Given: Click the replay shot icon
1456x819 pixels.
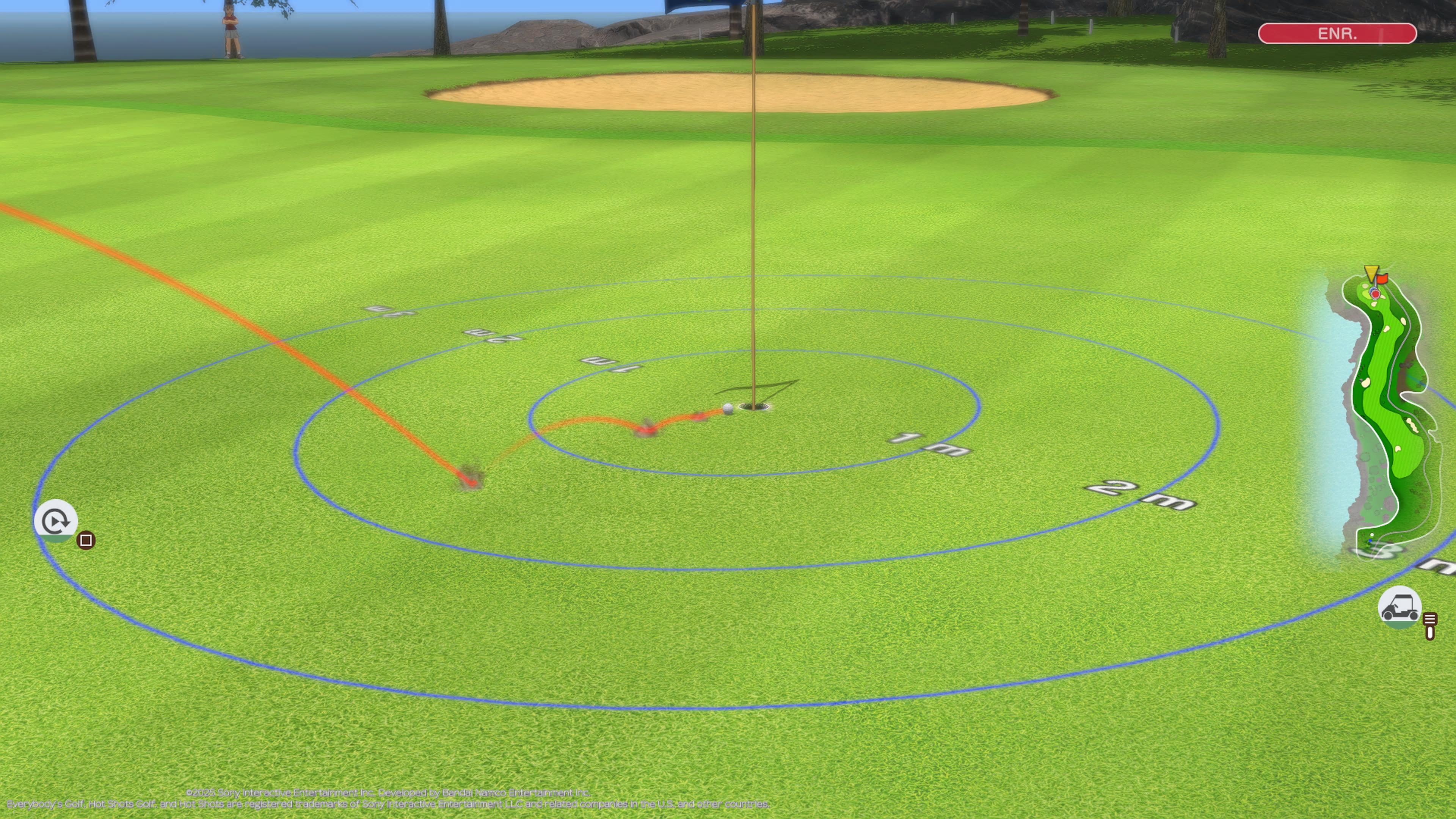Looking at the screenshot, I should [55, 521].
